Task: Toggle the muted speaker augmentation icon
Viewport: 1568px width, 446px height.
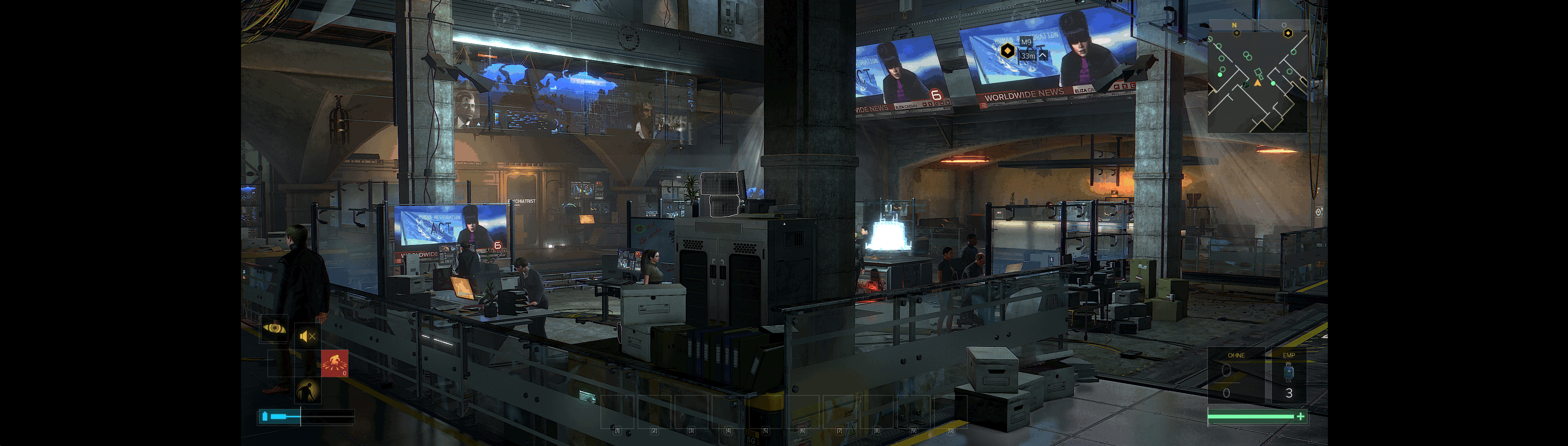Action: (308, 336)
